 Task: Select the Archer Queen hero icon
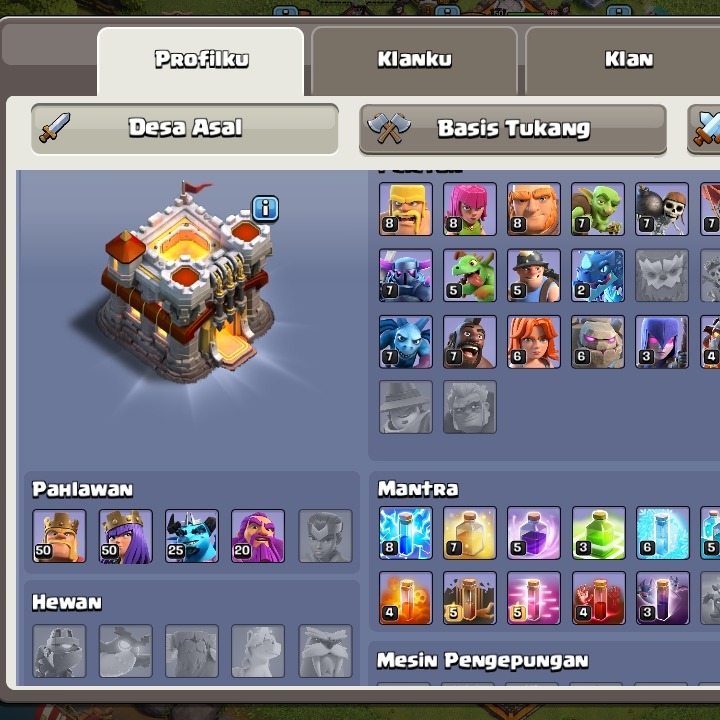[x=126, y=536]
